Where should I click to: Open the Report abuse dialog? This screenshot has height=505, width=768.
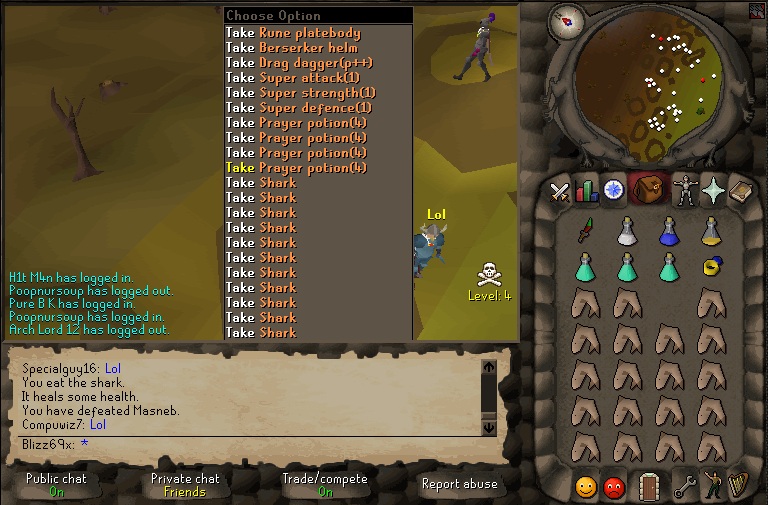pyautogui.click(x=461, y=484)
